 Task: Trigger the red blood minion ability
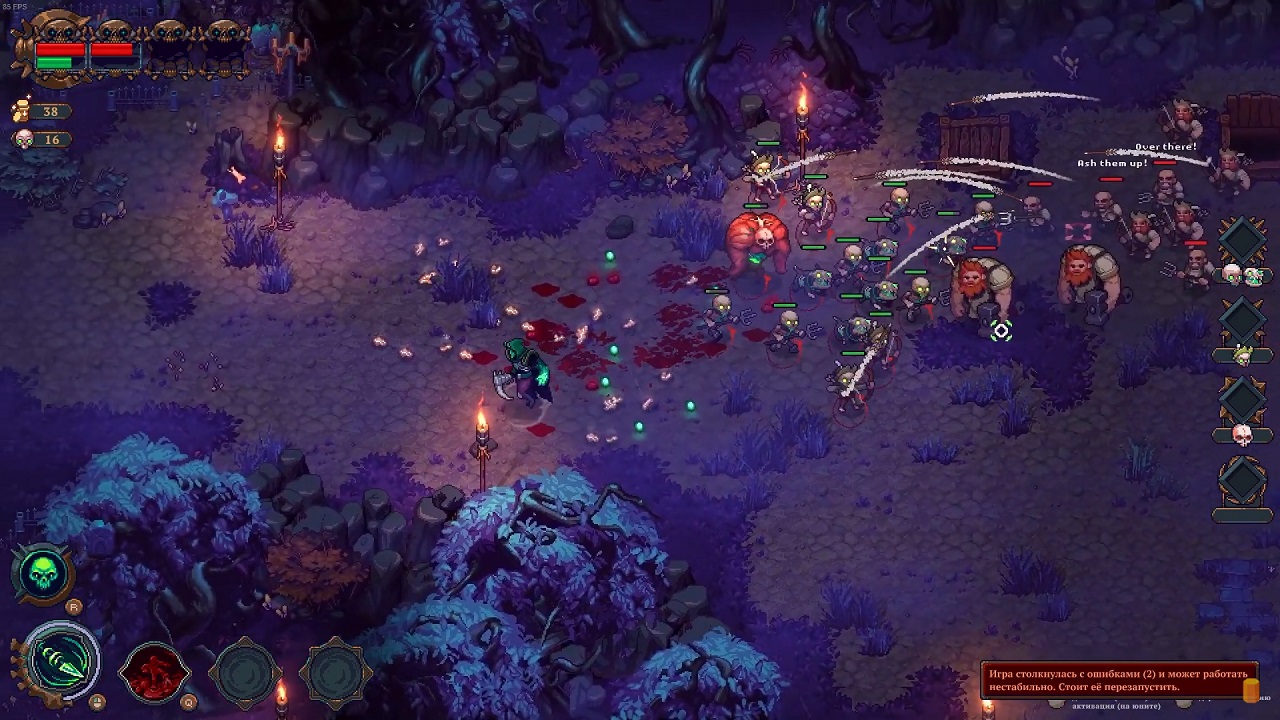(x=155, y=672)
